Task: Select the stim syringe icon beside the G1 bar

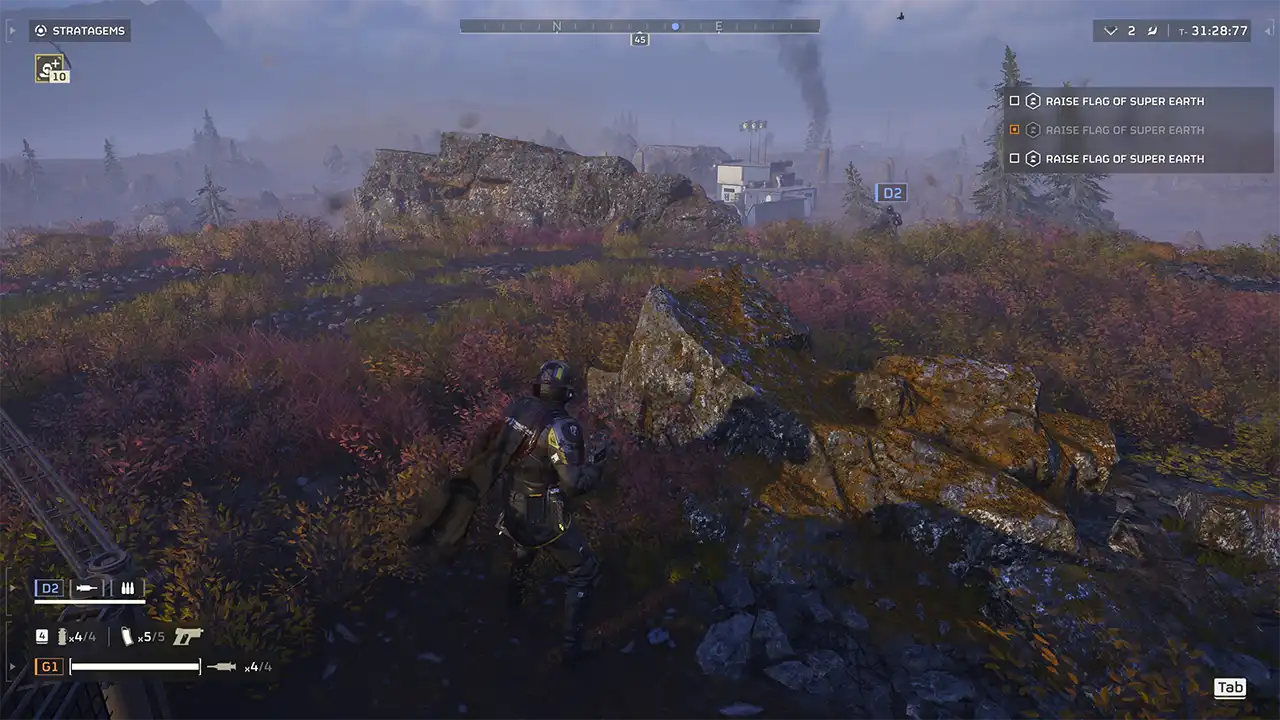Action: pos(222,667)
